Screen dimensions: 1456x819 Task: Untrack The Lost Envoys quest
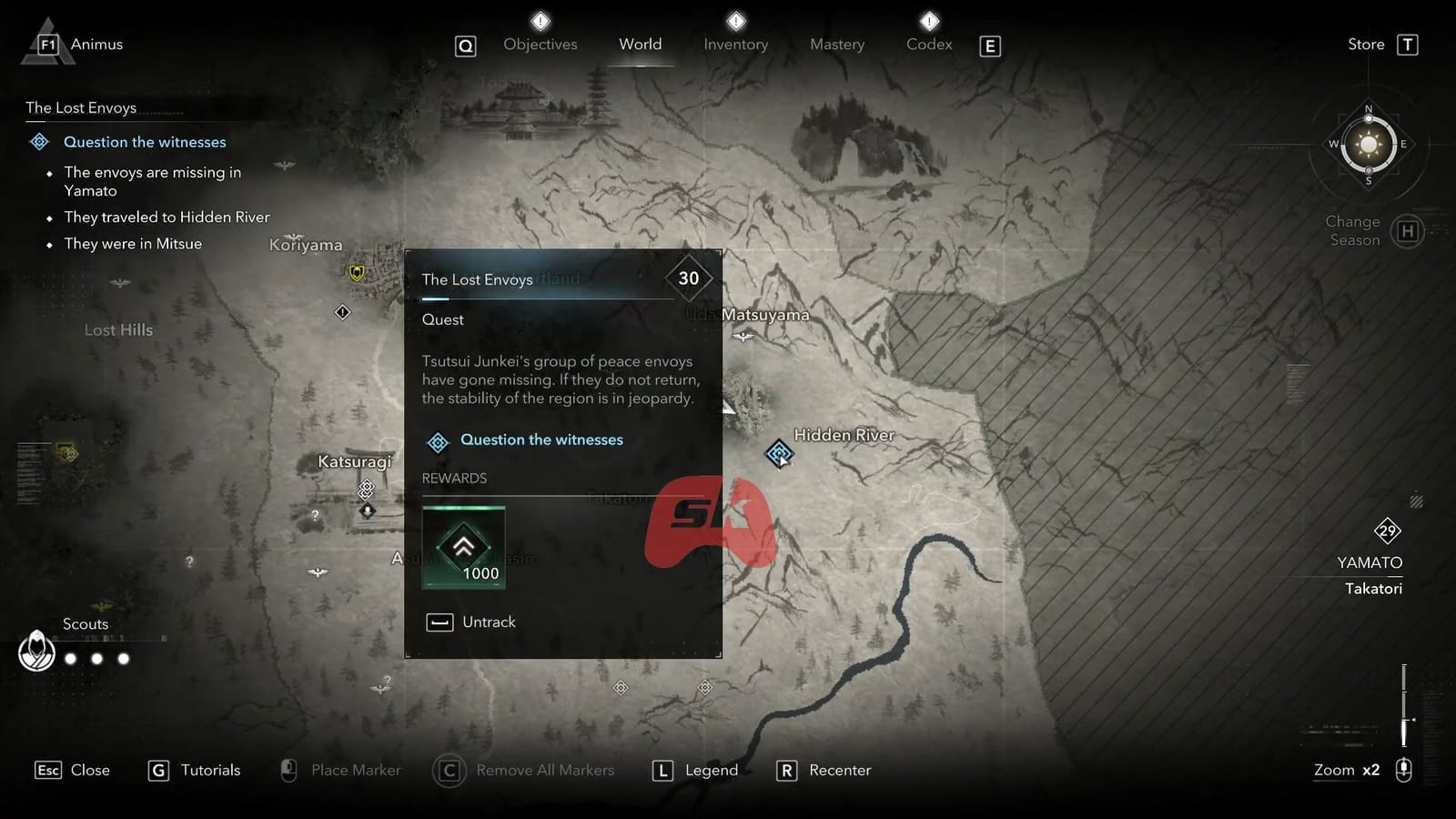tap(470, 622)
